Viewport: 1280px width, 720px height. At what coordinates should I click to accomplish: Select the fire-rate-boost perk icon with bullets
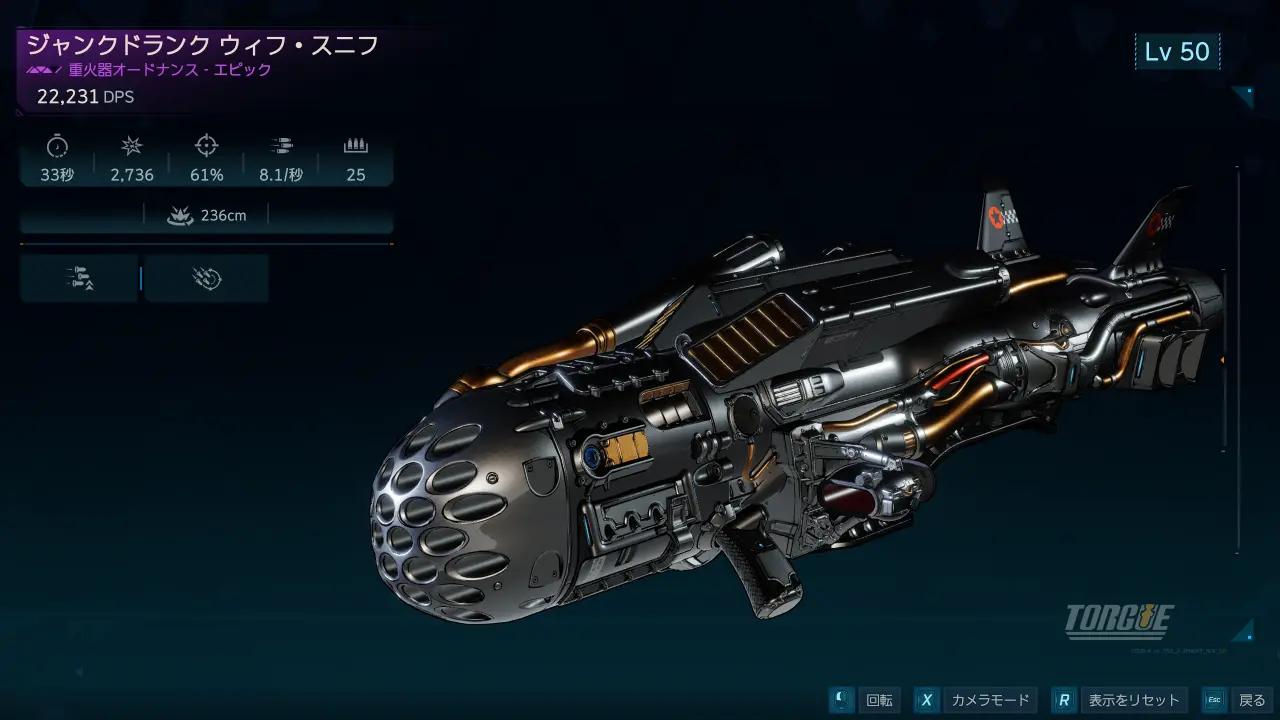point(79,278)
